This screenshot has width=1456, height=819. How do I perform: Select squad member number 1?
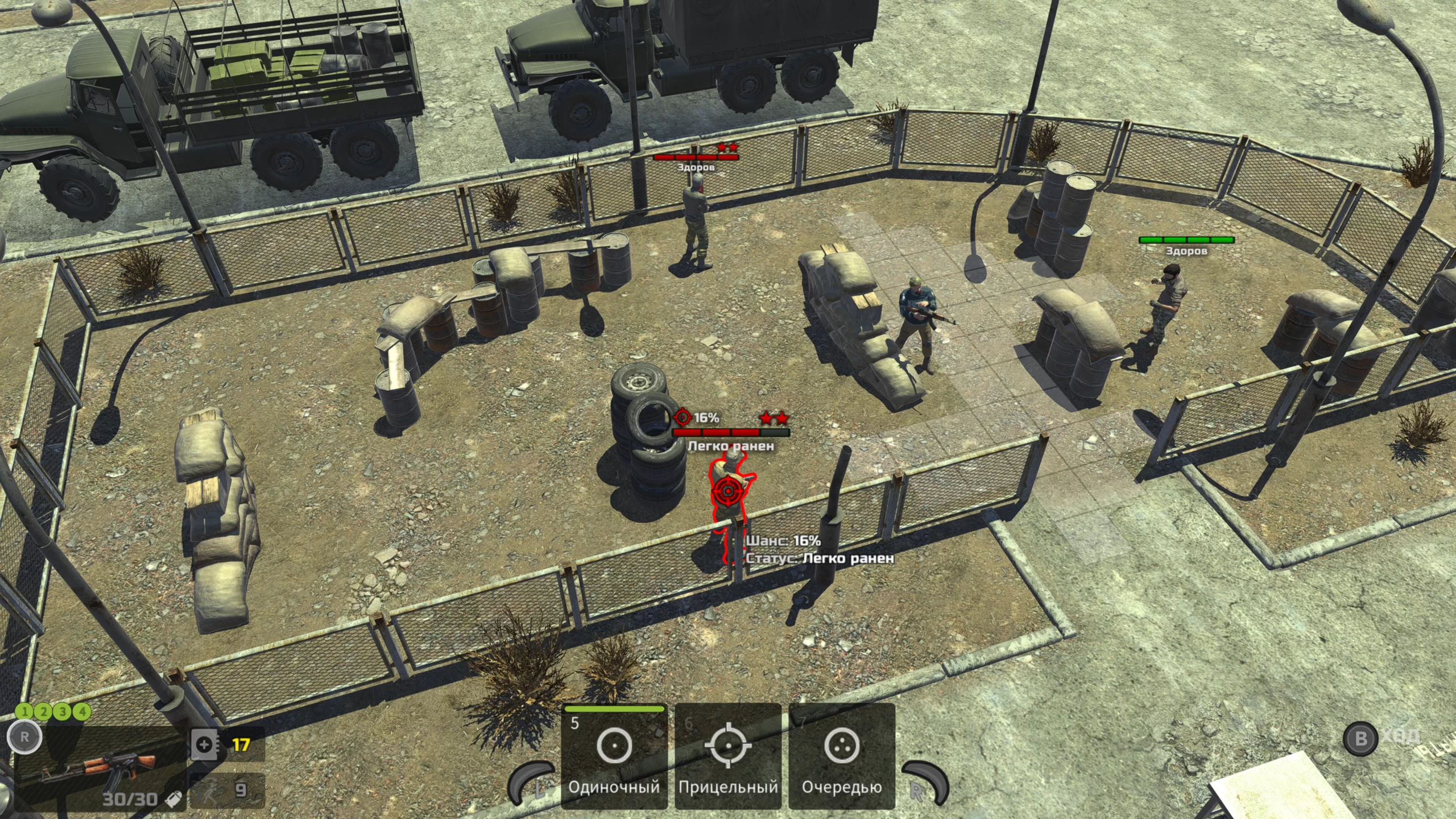click(x=24, y=711)
